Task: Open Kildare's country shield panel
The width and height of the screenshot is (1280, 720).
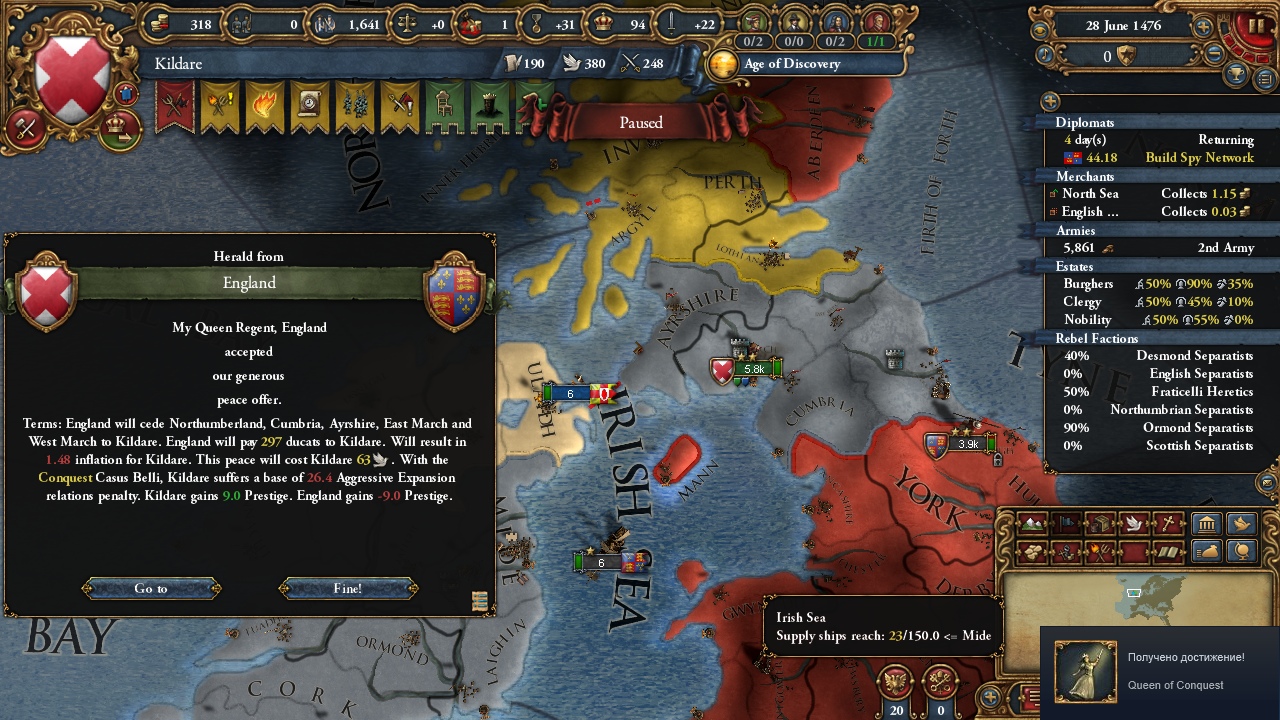Action: tap(71, 80)
